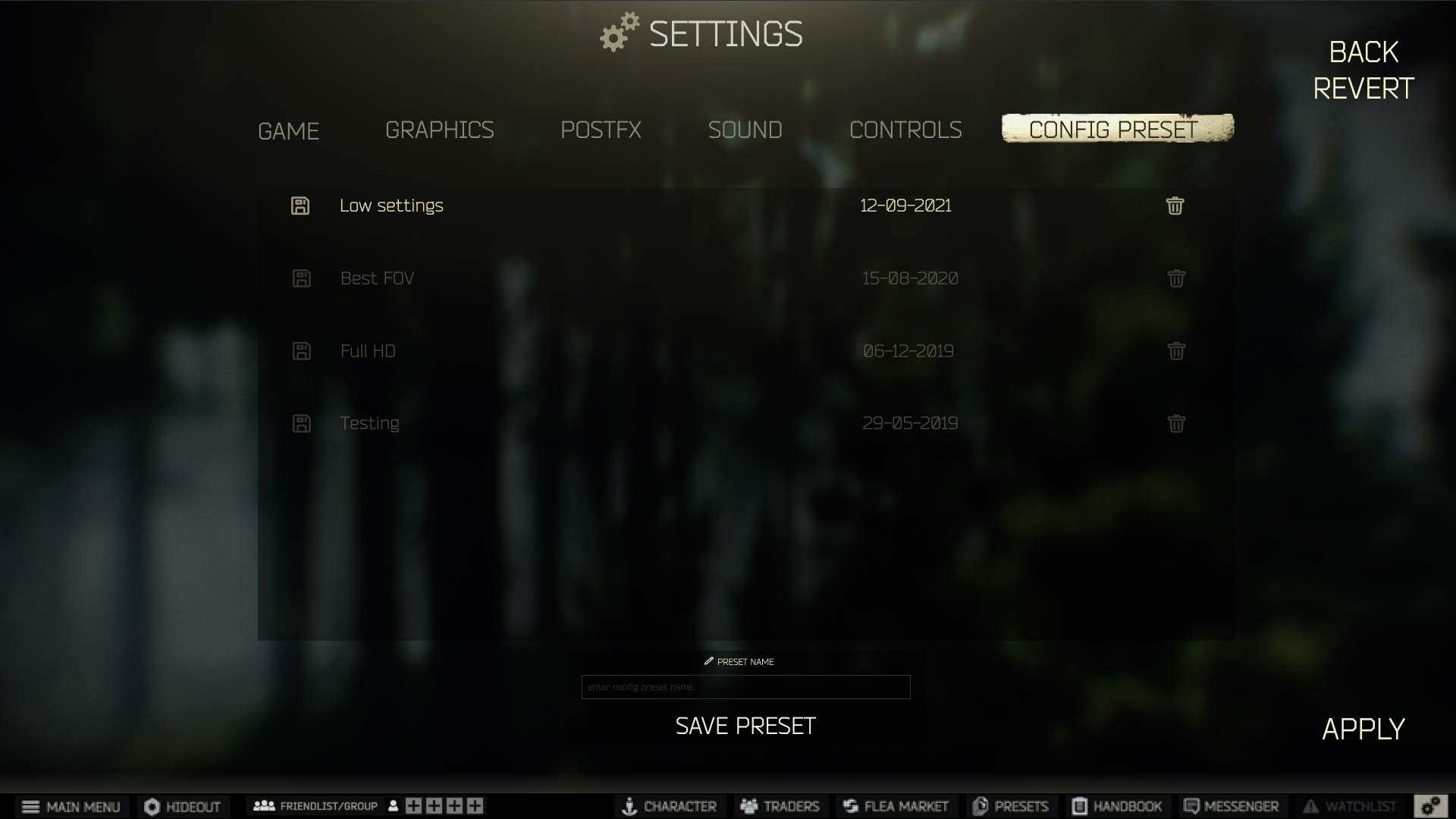The height and width of the screenshot is (819, 1456).
Task: Switch to the Graphics tab
Action: click(x=441, y=130)
